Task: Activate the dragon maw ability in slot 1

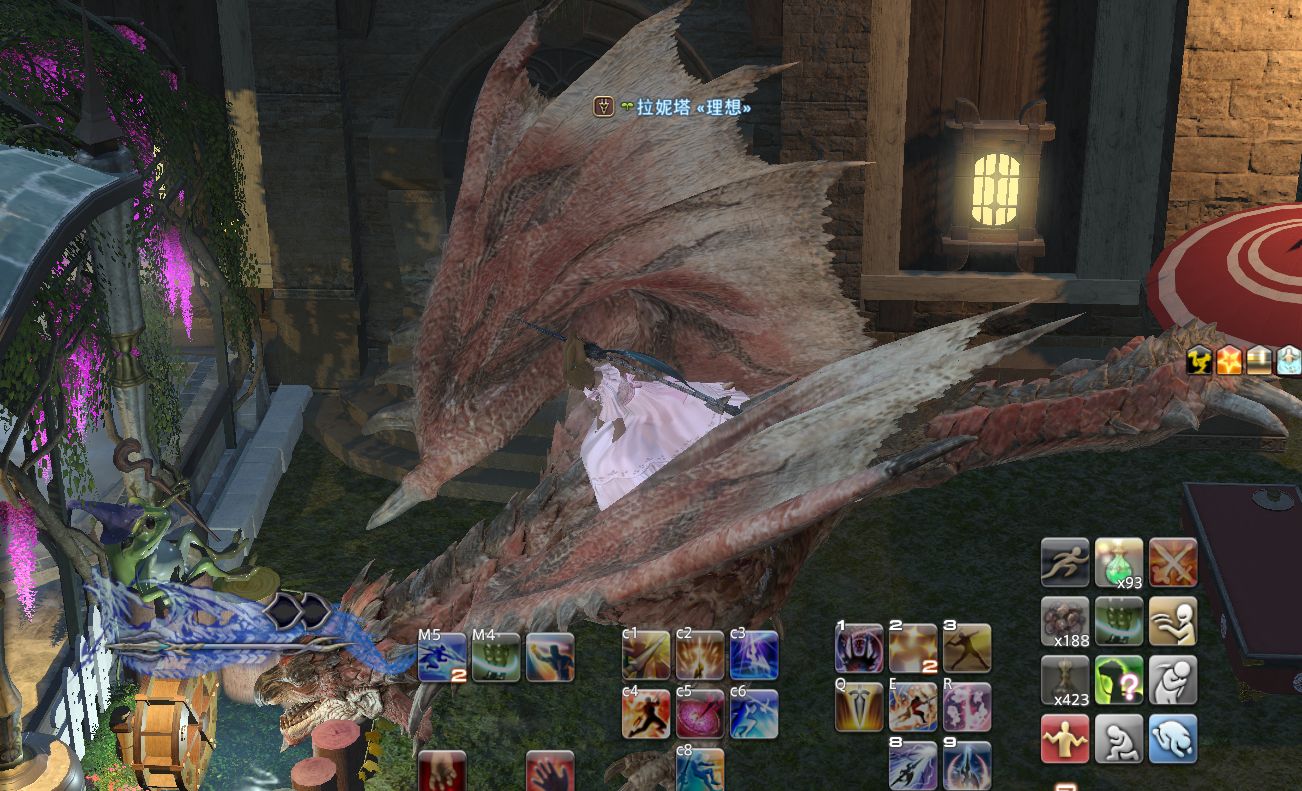Action: [x=859, y=648]
